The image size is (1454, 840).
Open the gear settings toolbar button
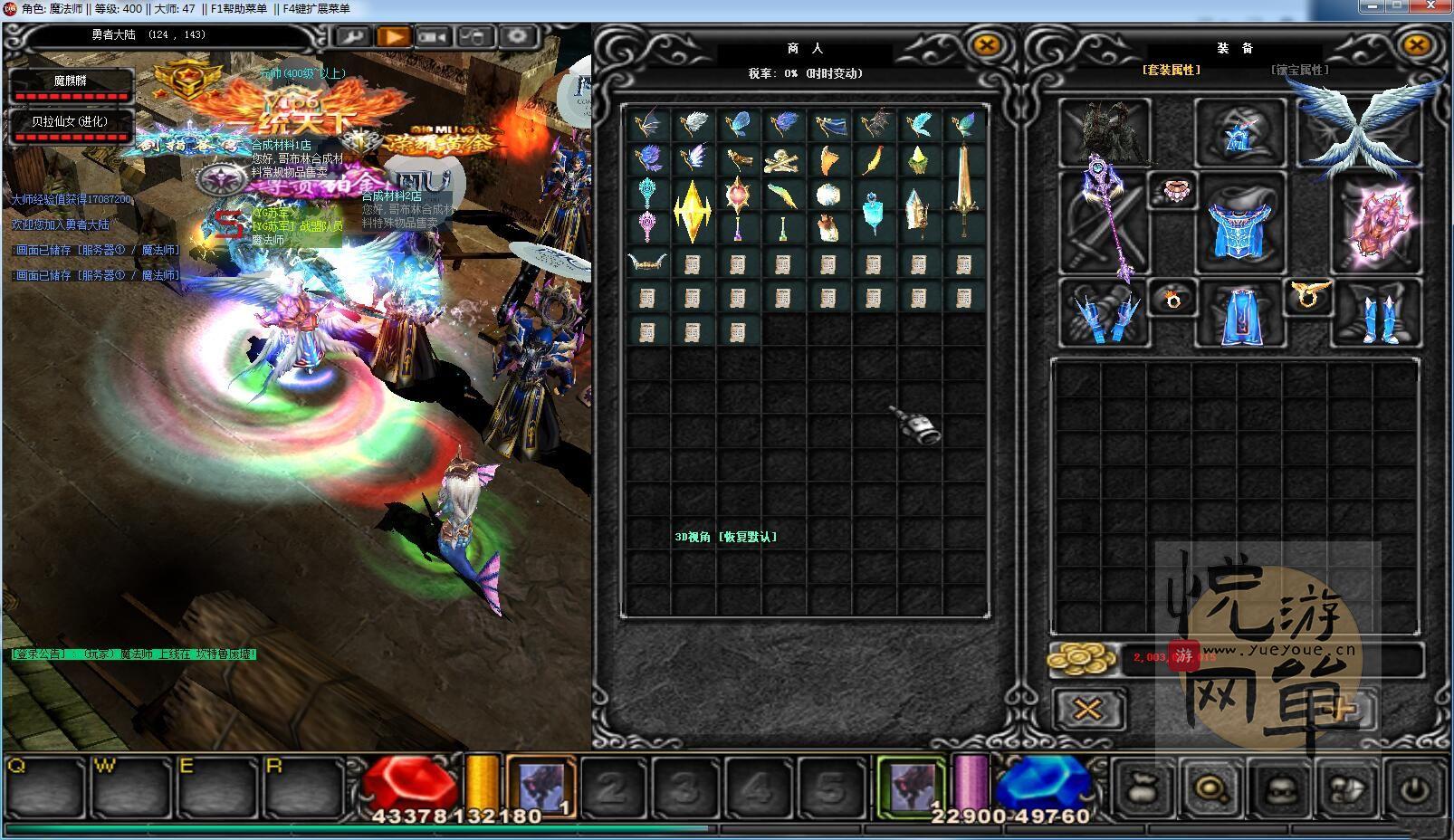tap(518, 37)
